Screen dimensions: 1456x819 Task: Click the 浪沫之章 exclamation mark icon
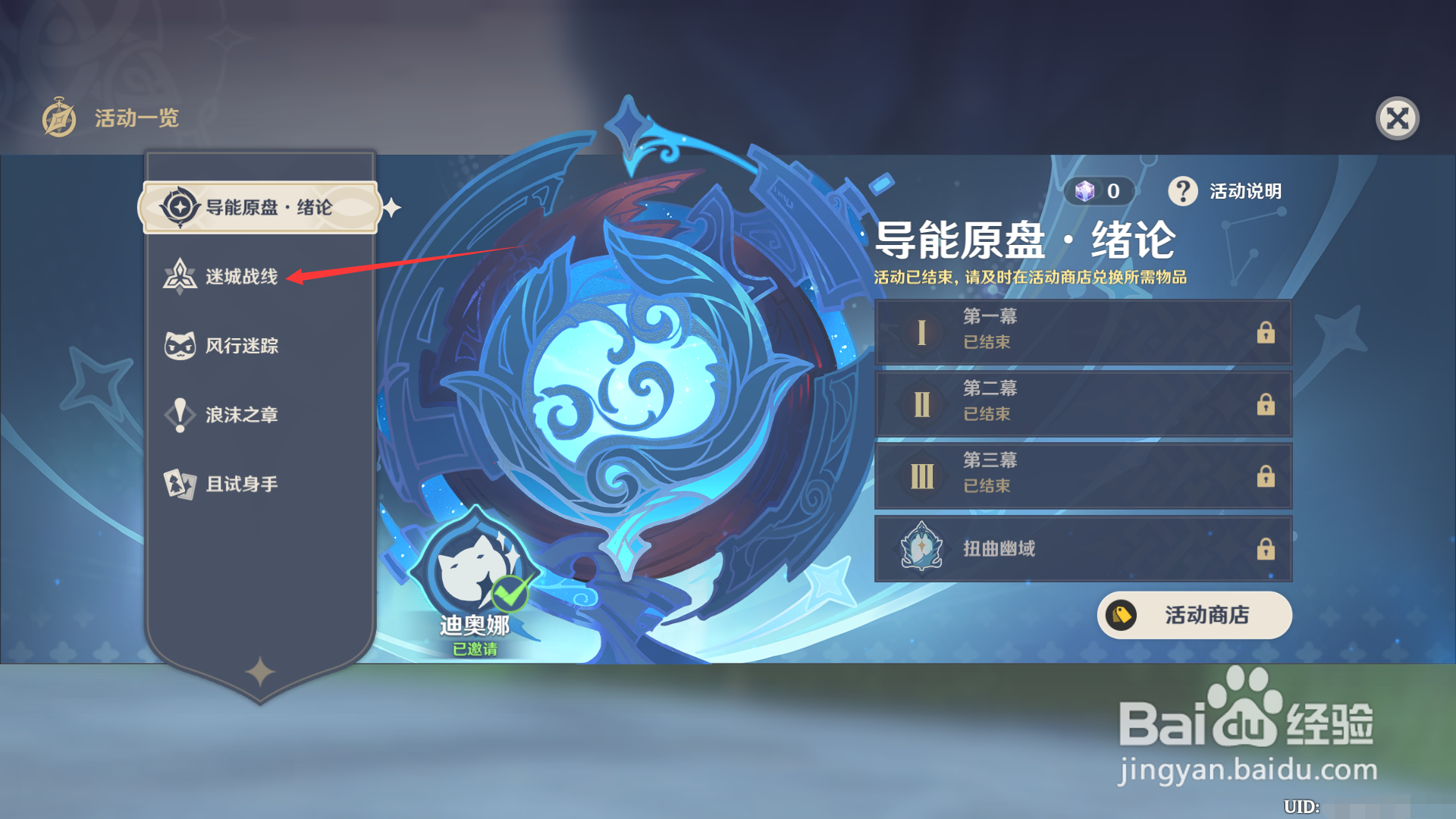coord(180,415)
